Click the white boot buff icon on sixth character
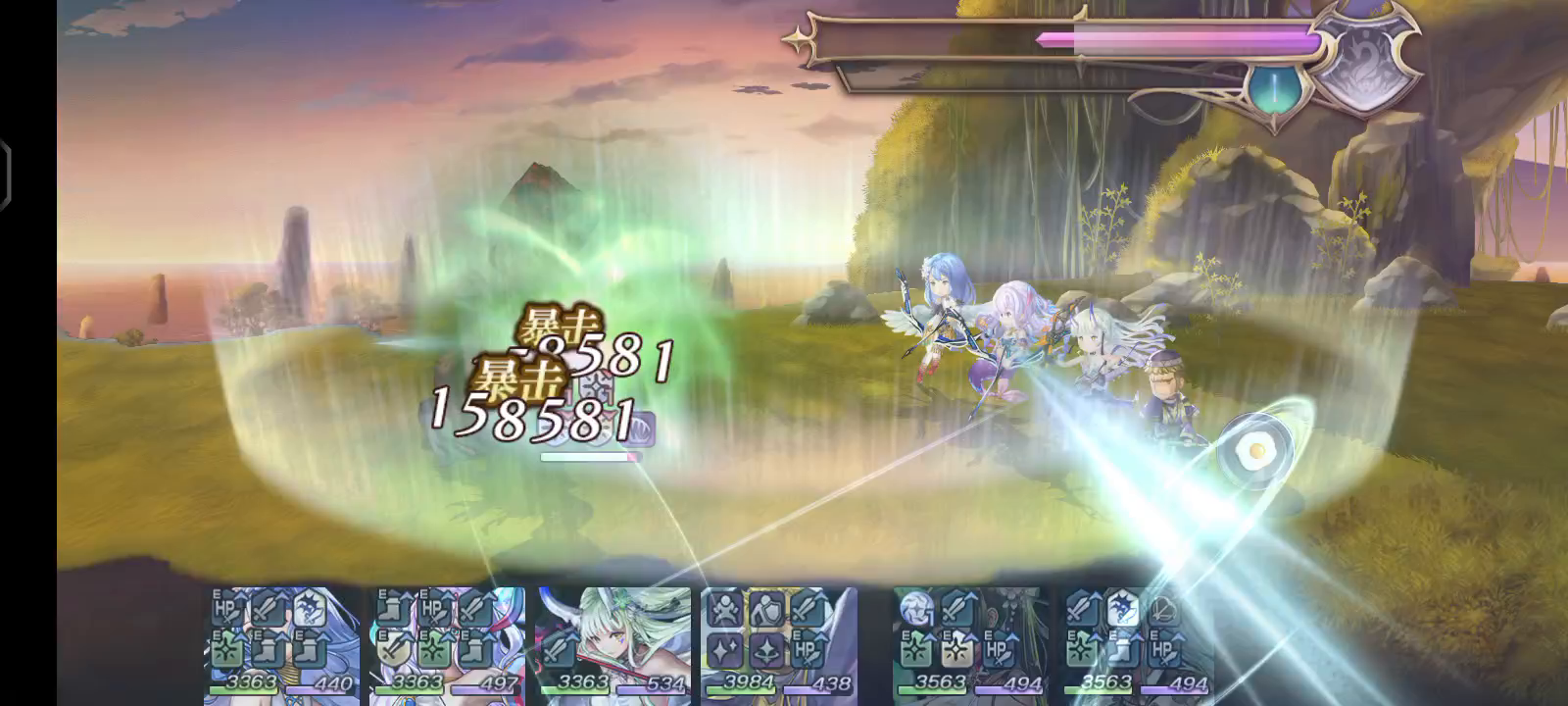The height and width of the screenshot is (706, 1568). [1120, 650]
